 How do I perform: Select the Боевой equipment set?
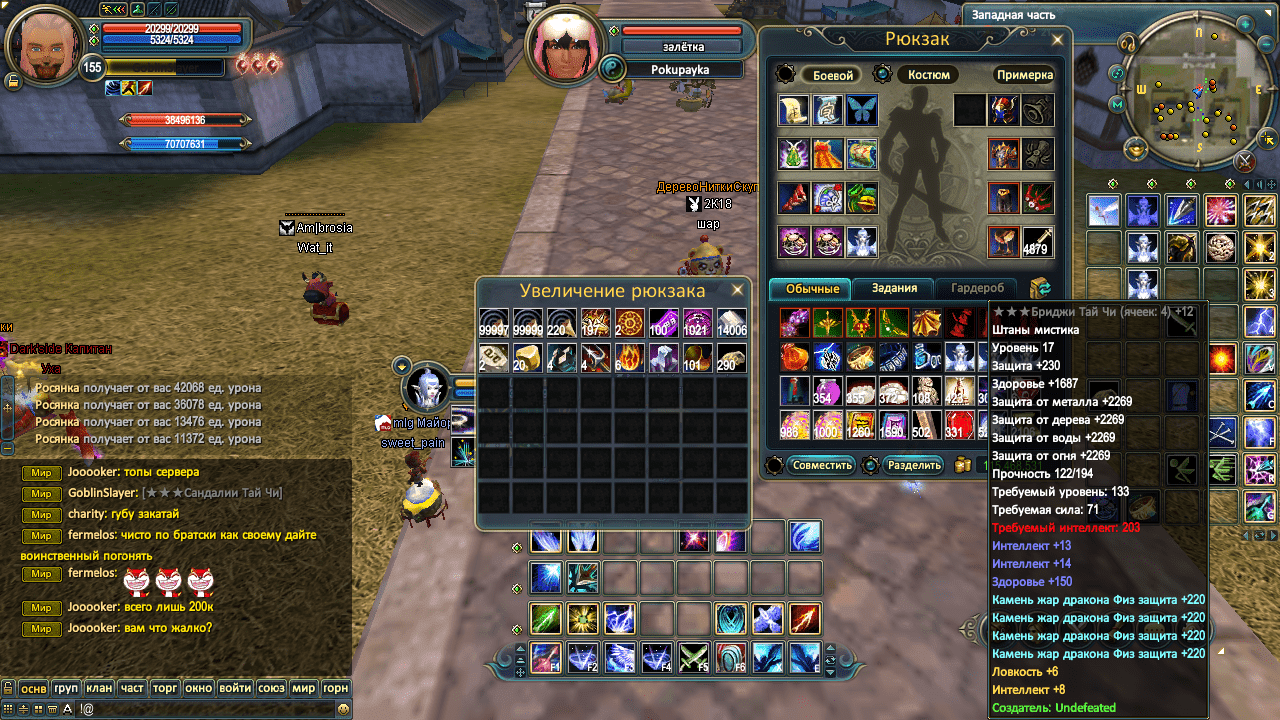pos(832,75)
